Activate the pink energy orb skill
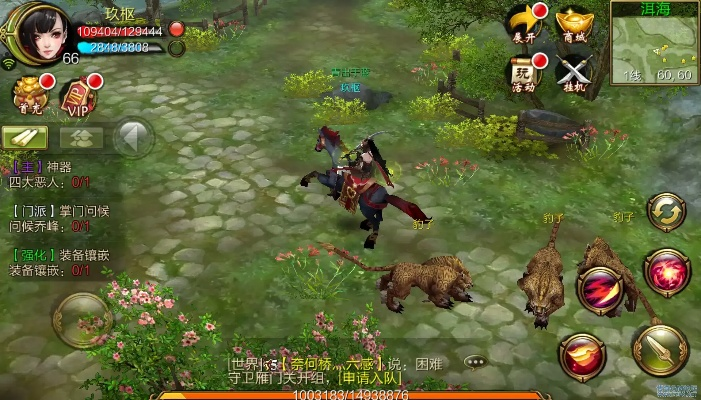Viewport: 701px width, 400px height. (664, 273)
